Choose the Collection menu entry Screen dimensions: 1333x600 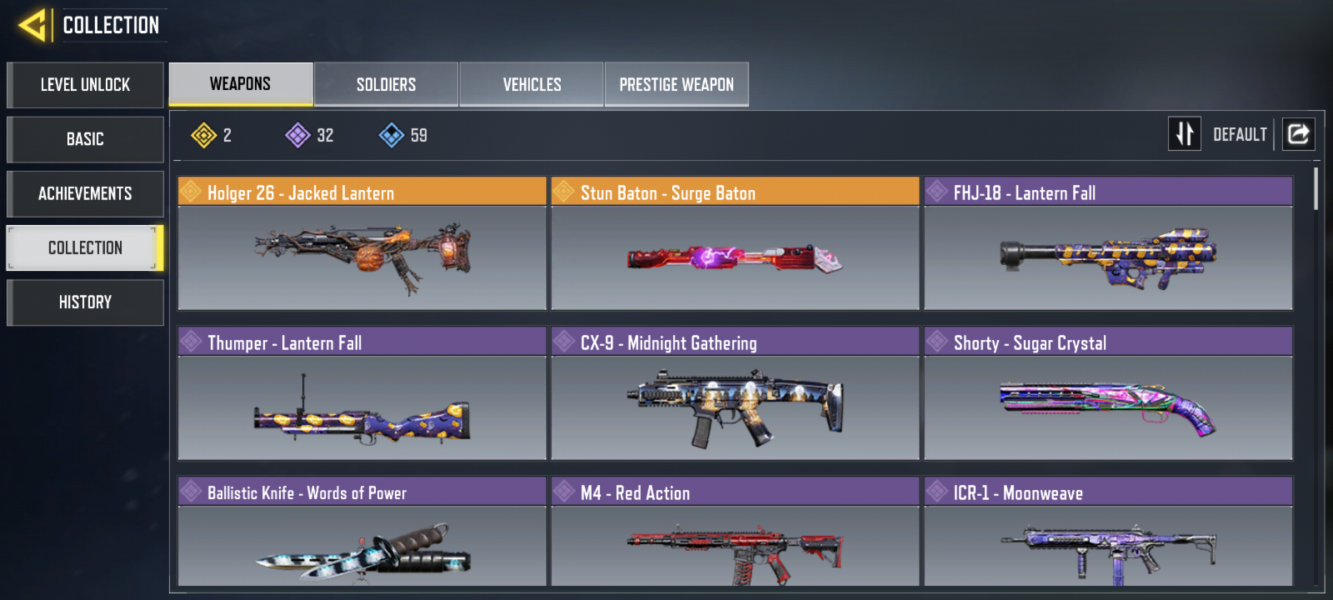[85, 247]
